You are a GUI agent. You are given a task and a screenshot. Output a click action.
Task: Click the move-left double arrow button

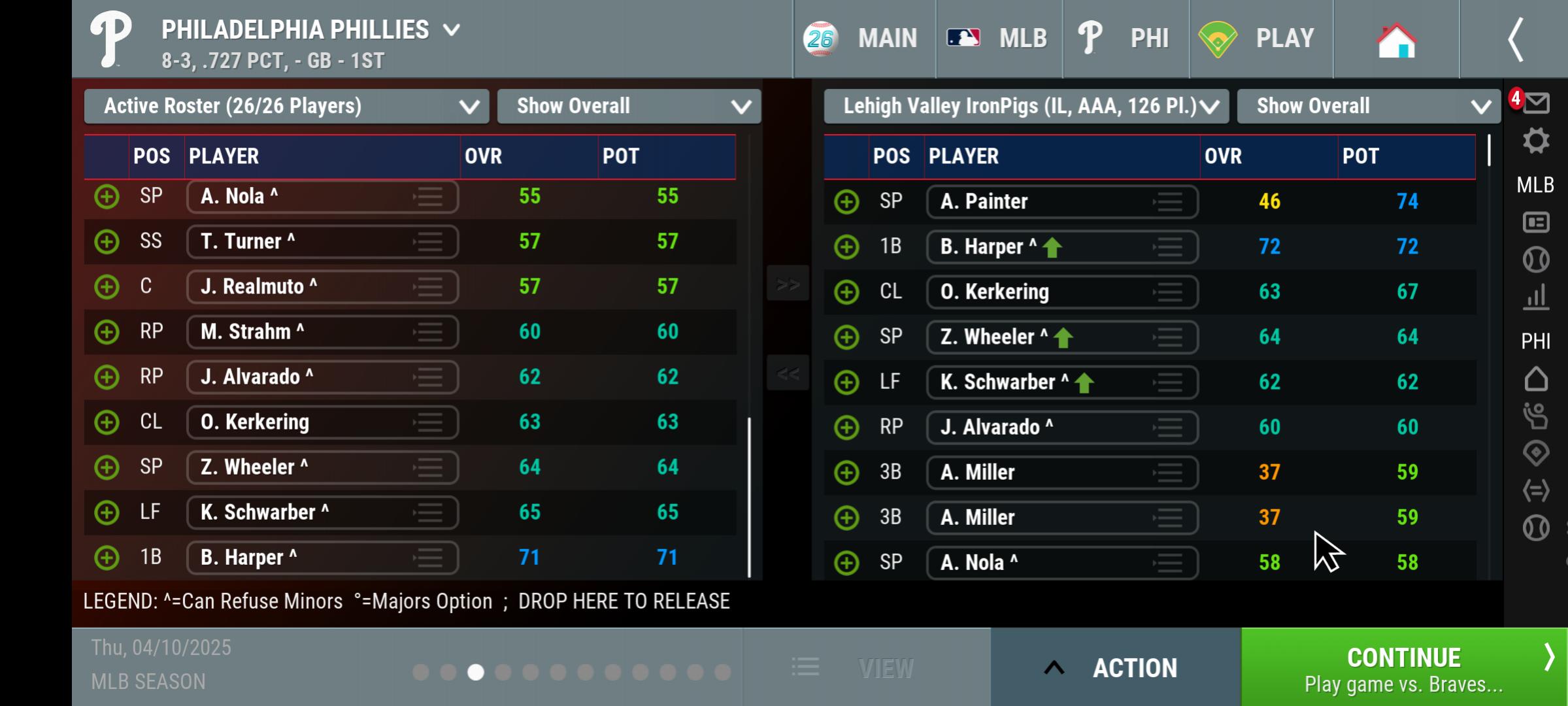point(788,373)
